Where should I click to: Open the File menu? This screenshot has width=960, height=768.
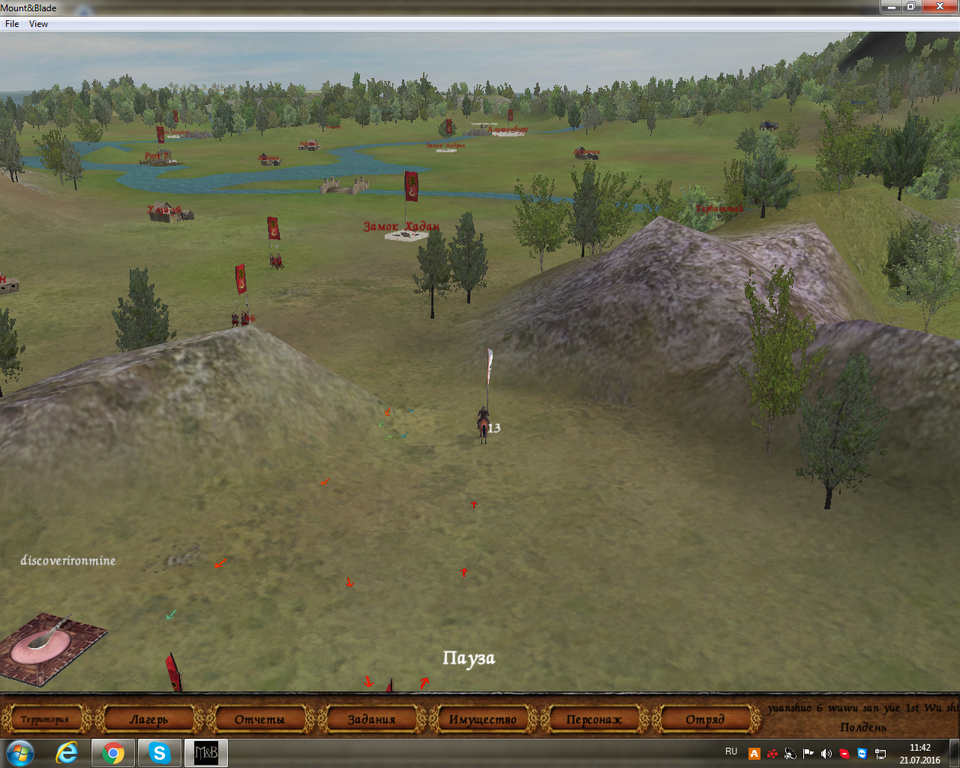(12, 24)
